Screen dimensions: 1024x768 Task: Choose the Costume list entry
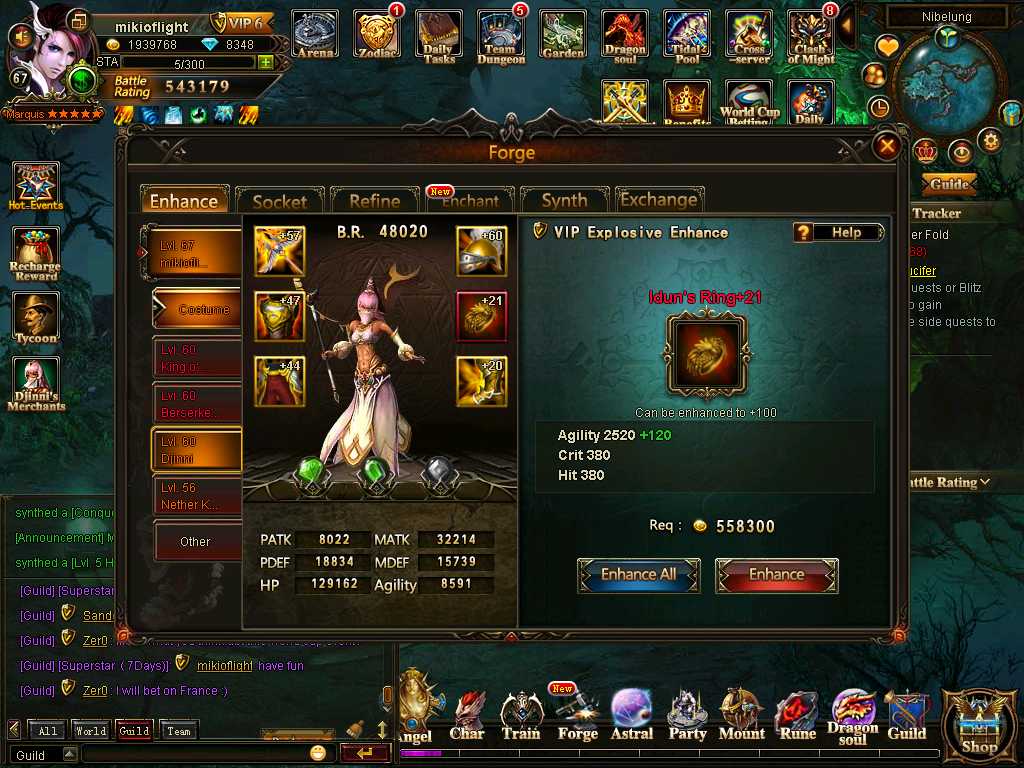click(198, 310)
